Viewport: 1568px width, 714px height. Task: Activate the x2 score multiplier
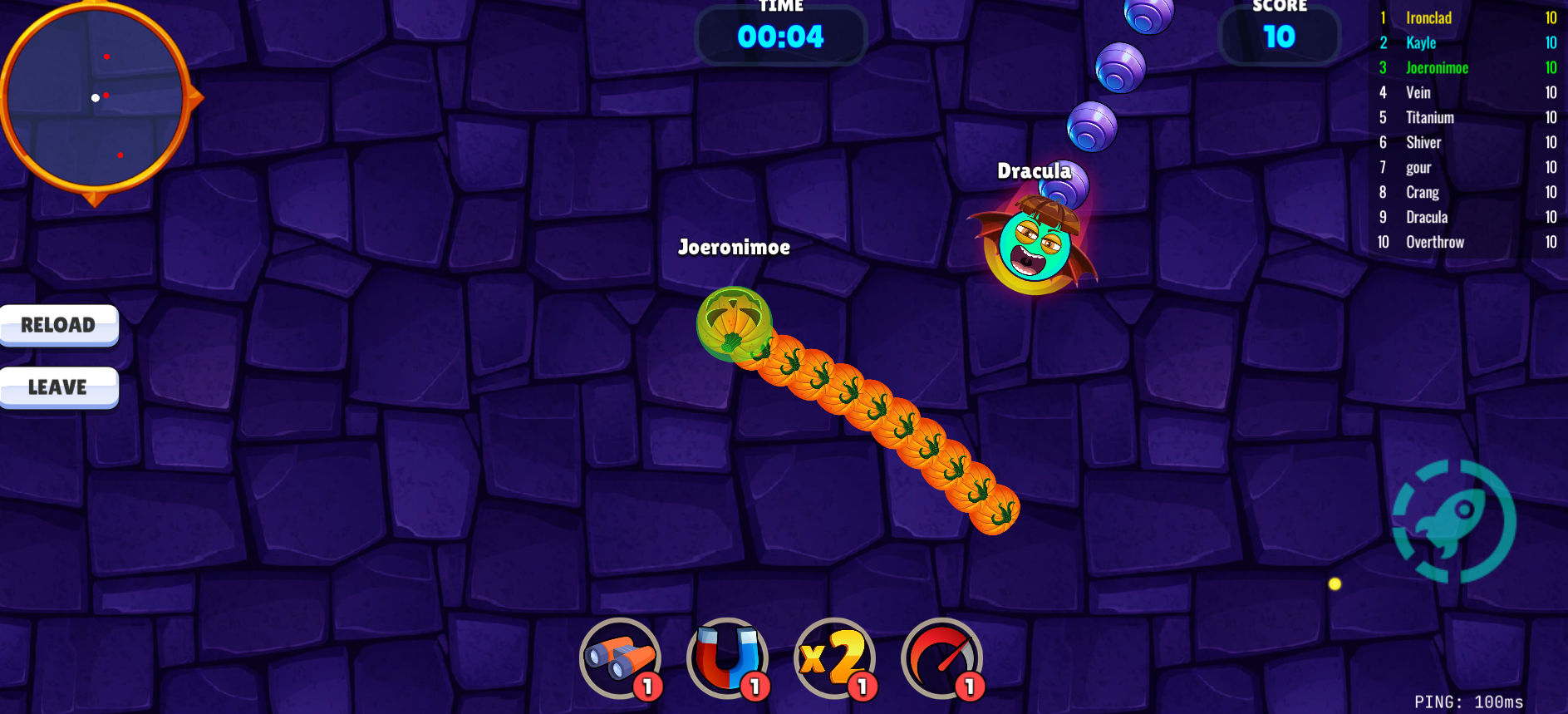click(x=834, y=659)
